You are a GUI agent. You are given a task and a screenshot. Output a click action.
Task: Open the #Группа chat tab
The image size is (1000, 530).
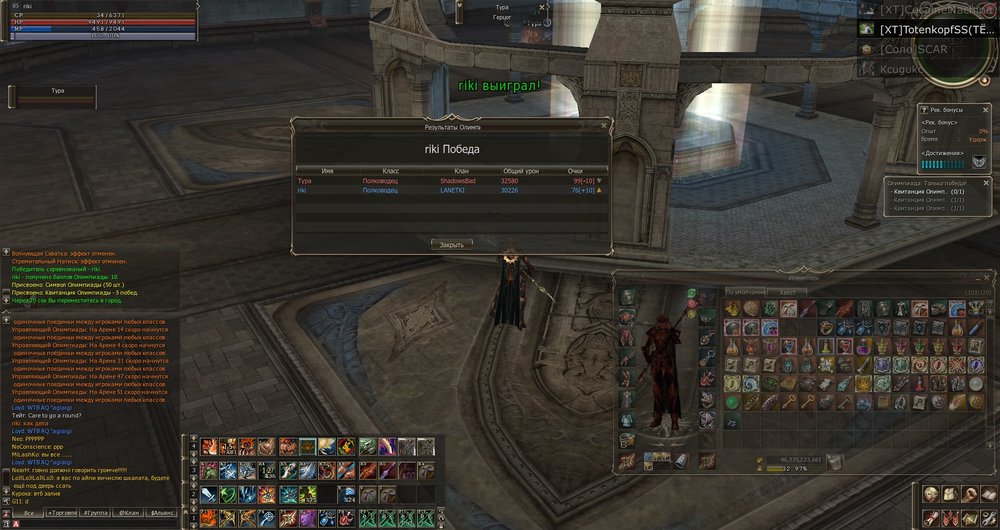click(x=96, y=512)
